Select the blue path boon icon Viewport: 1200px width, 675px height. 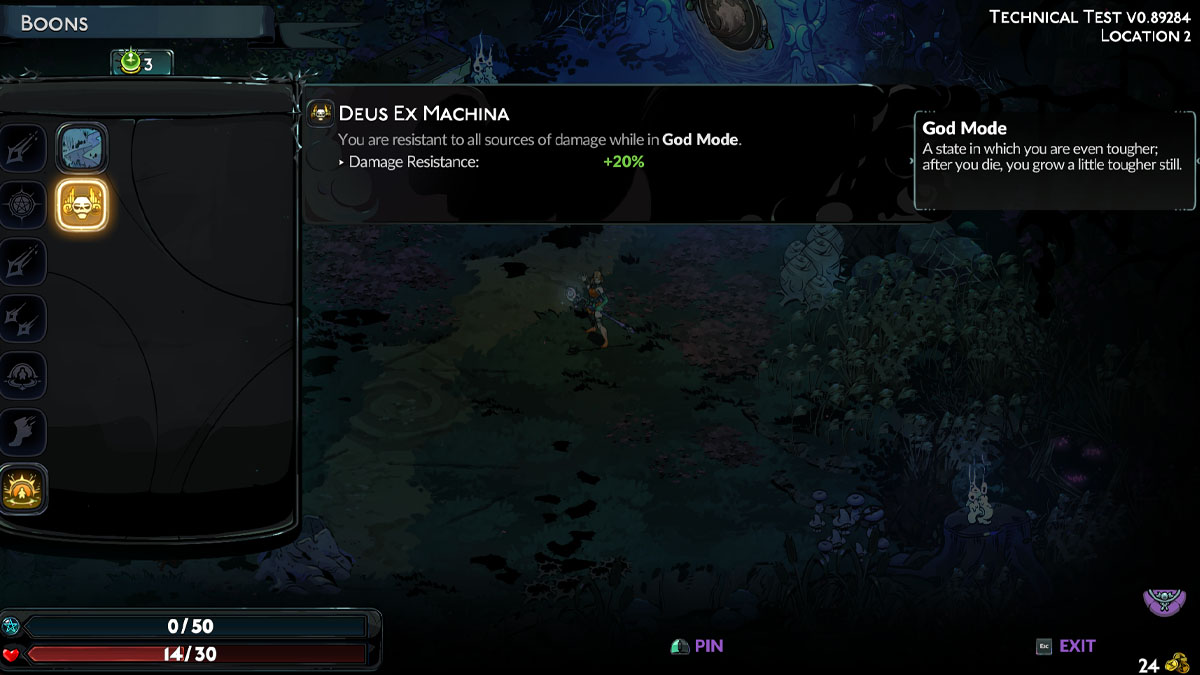coord(81,148)
